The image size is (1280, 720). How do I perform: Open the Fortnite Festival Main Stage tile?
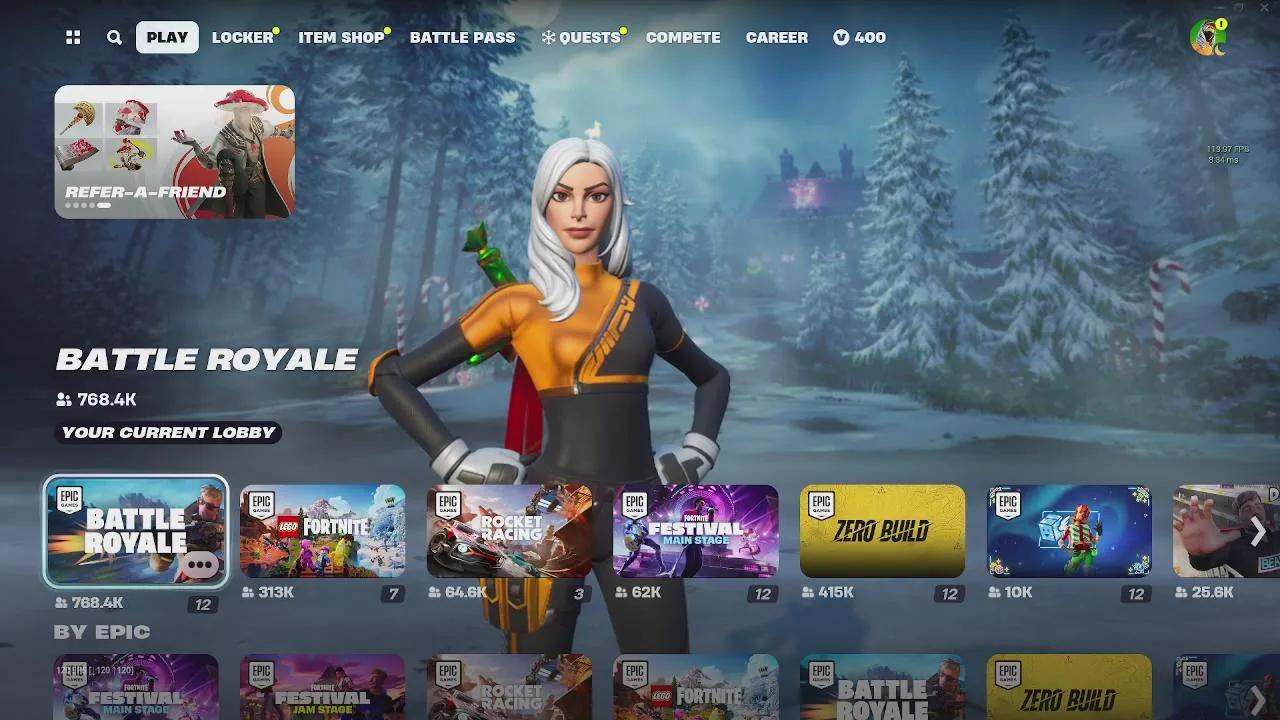tap(696, 532)
